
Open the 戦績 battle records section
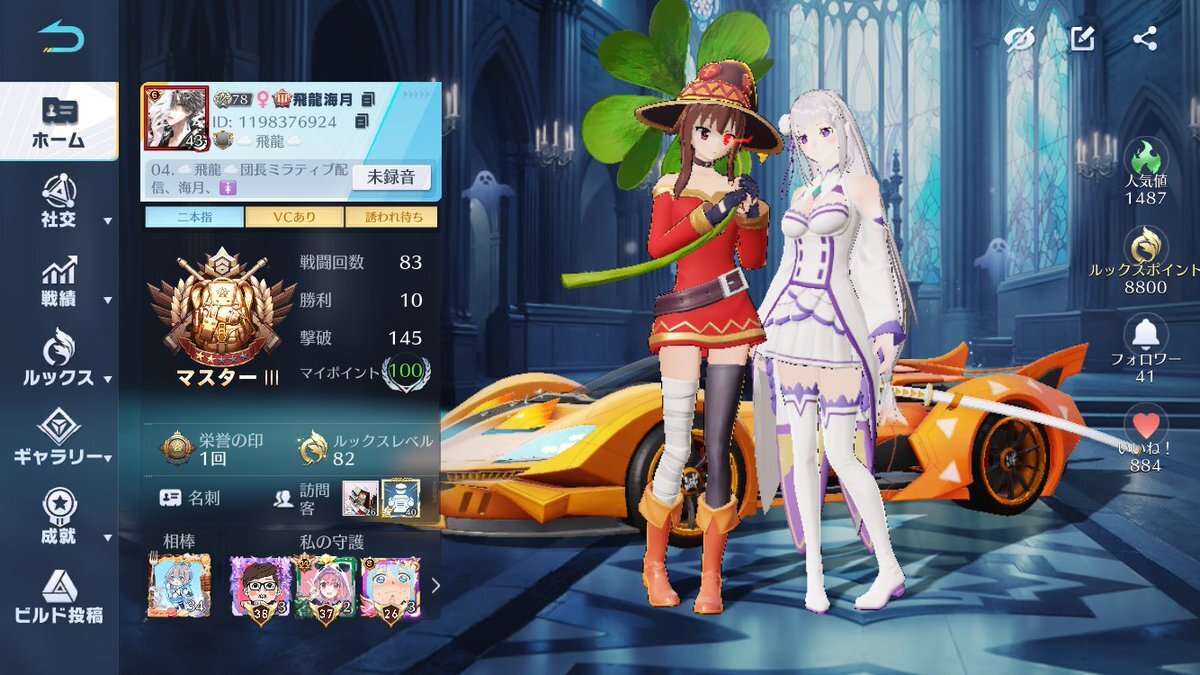click(x=60, y=282)
